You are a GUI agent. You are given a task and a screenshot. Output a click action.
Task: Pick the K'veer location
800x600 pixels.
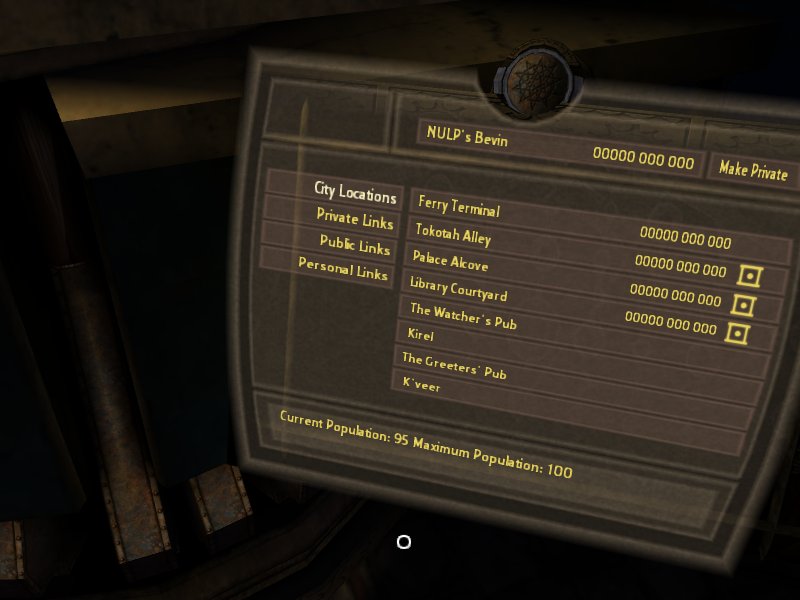(421, 385)
